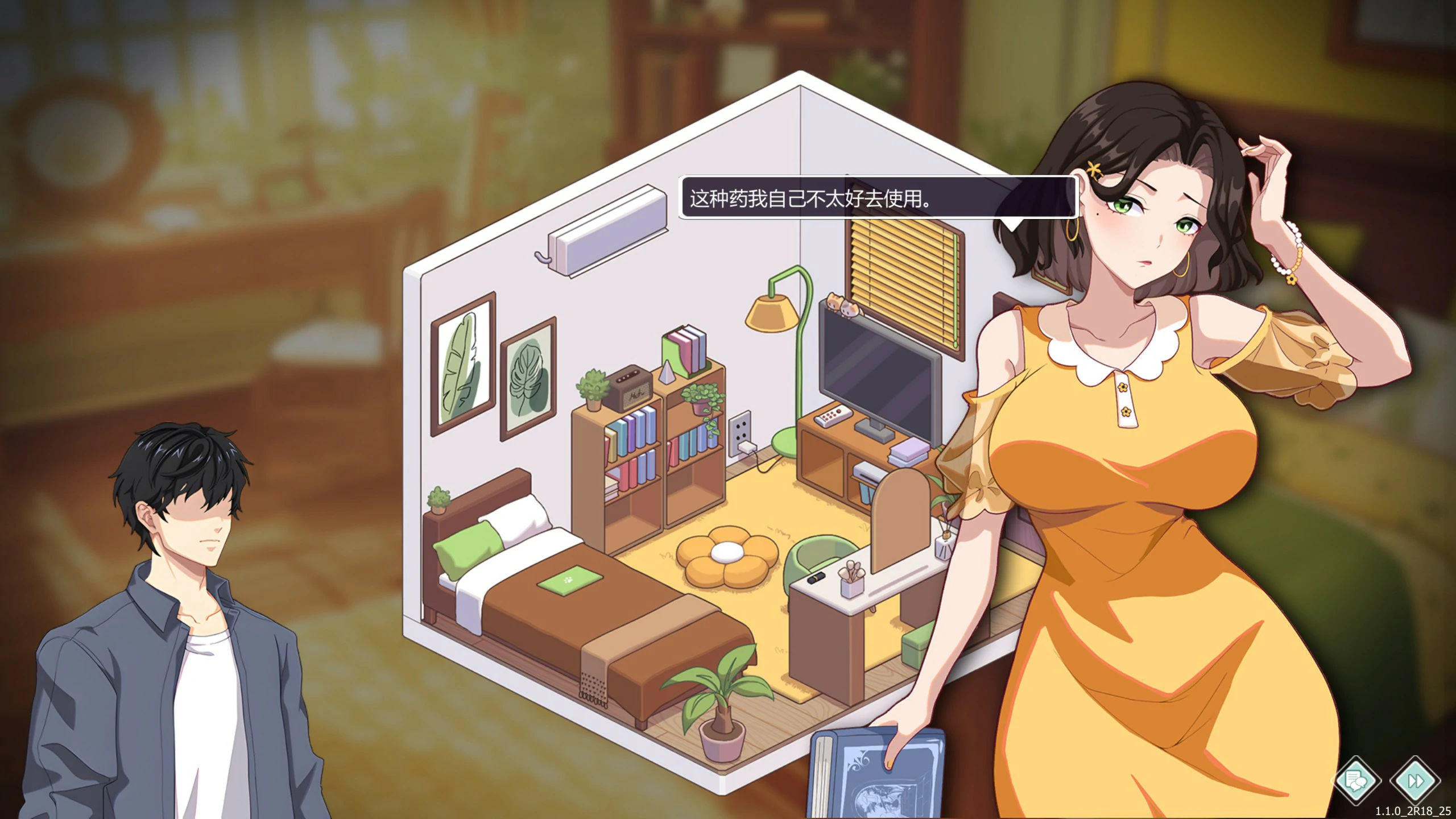
Task: Activate the fast-forward skip button
Action: 1414,780
